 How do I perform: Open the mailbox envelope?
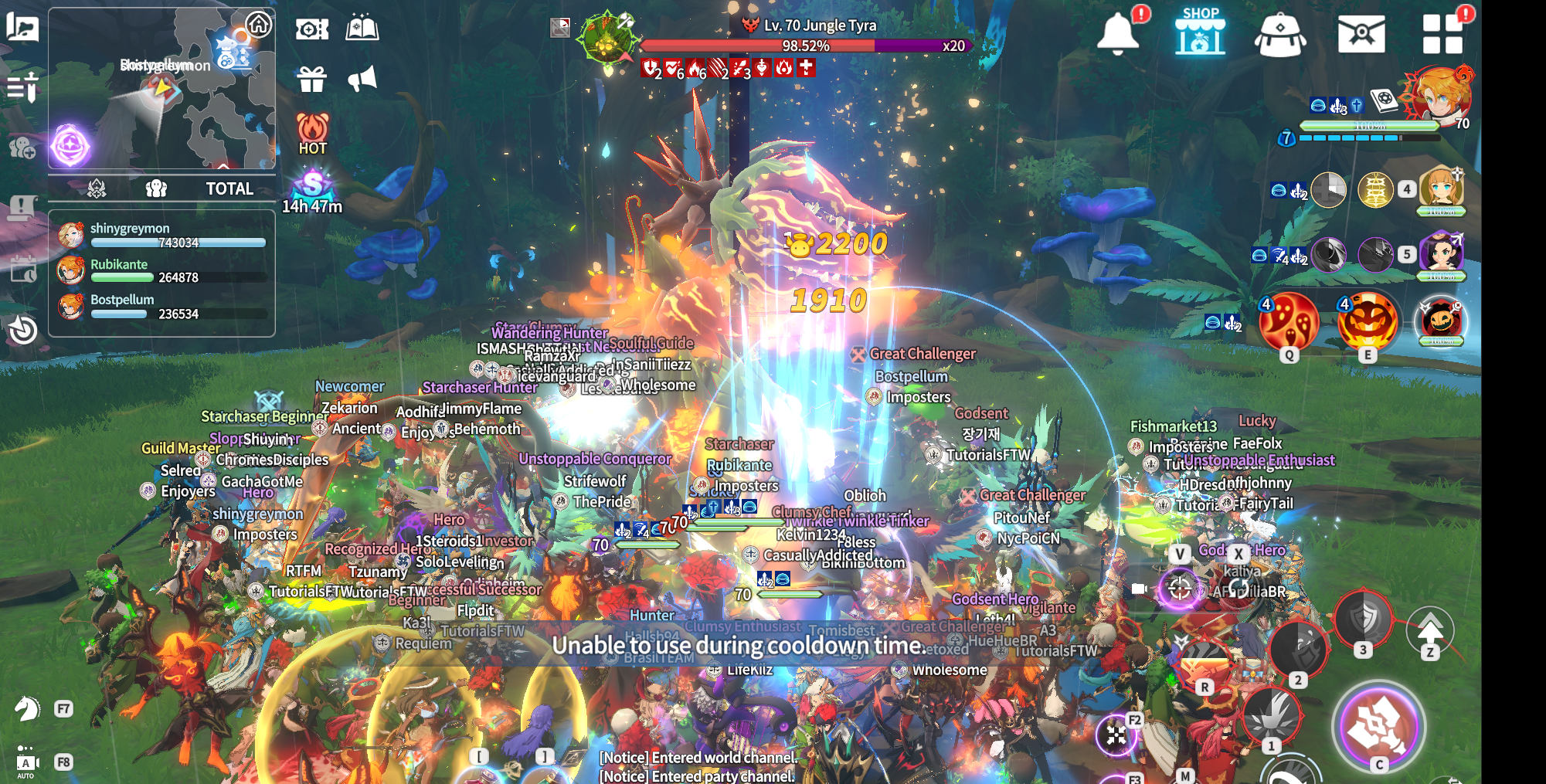click(1361, 34)
